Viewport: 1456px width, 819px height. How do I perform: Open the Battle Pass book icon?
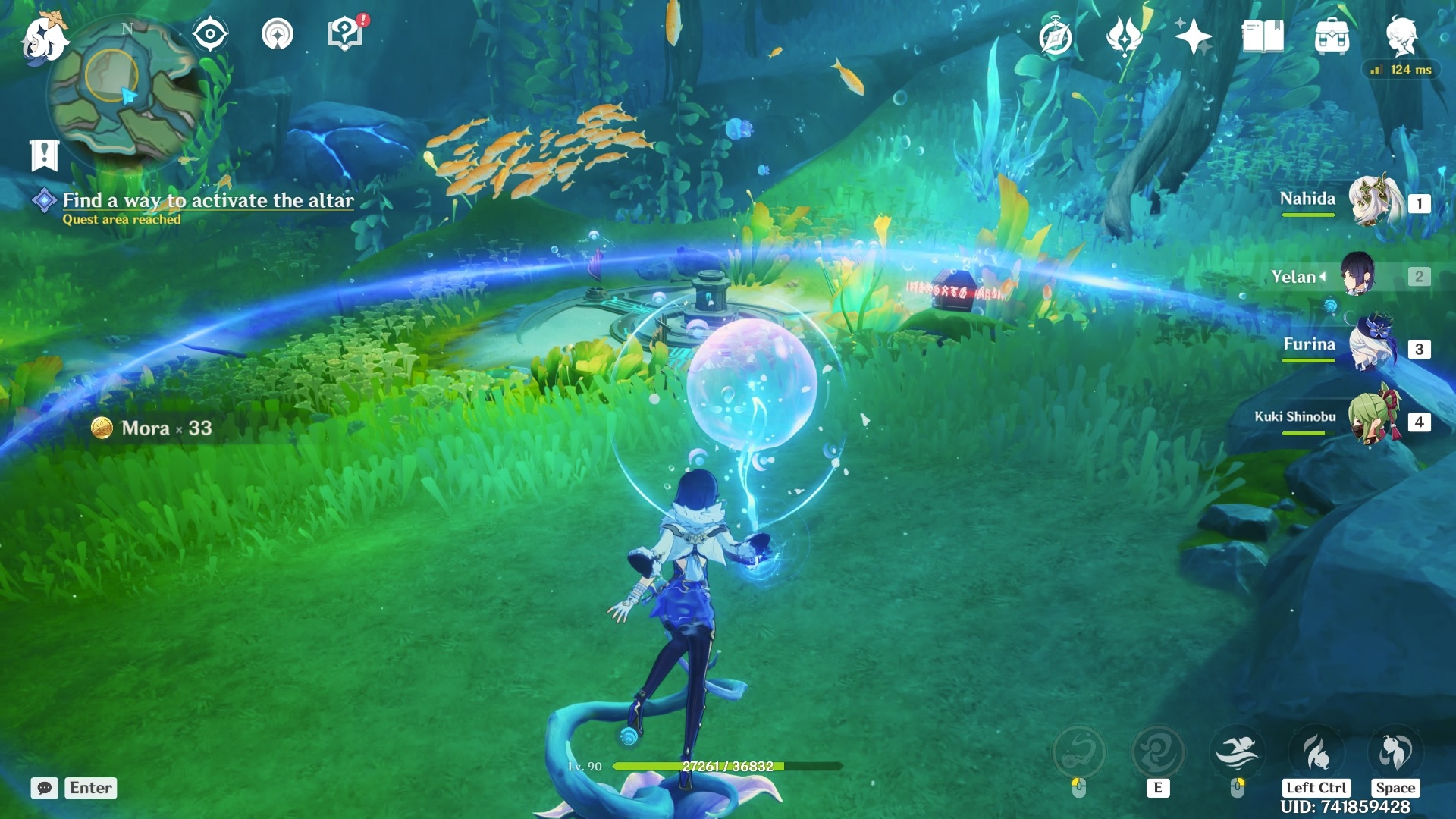tap(1263, 36)
